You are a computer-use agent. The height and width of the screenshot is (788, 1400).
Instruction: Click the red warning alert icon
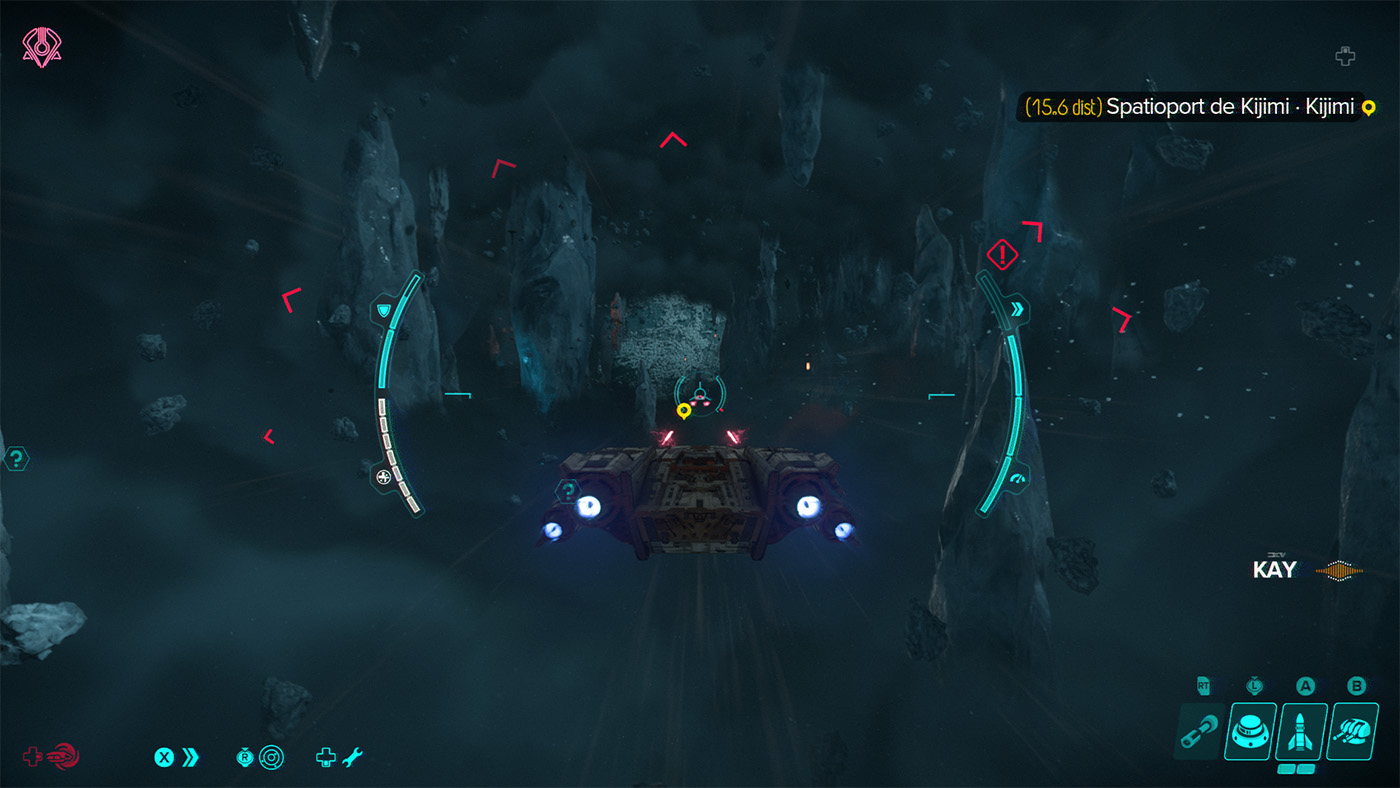point(1001,254)
